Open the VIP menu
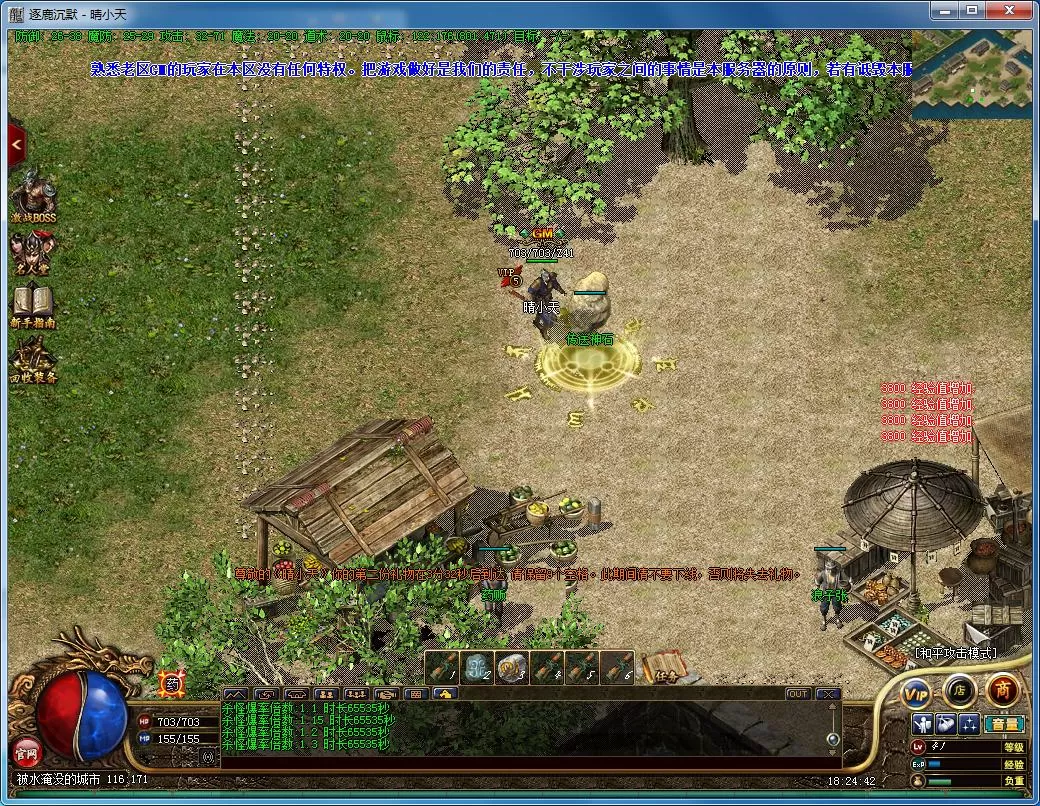 tap(916, 691)
